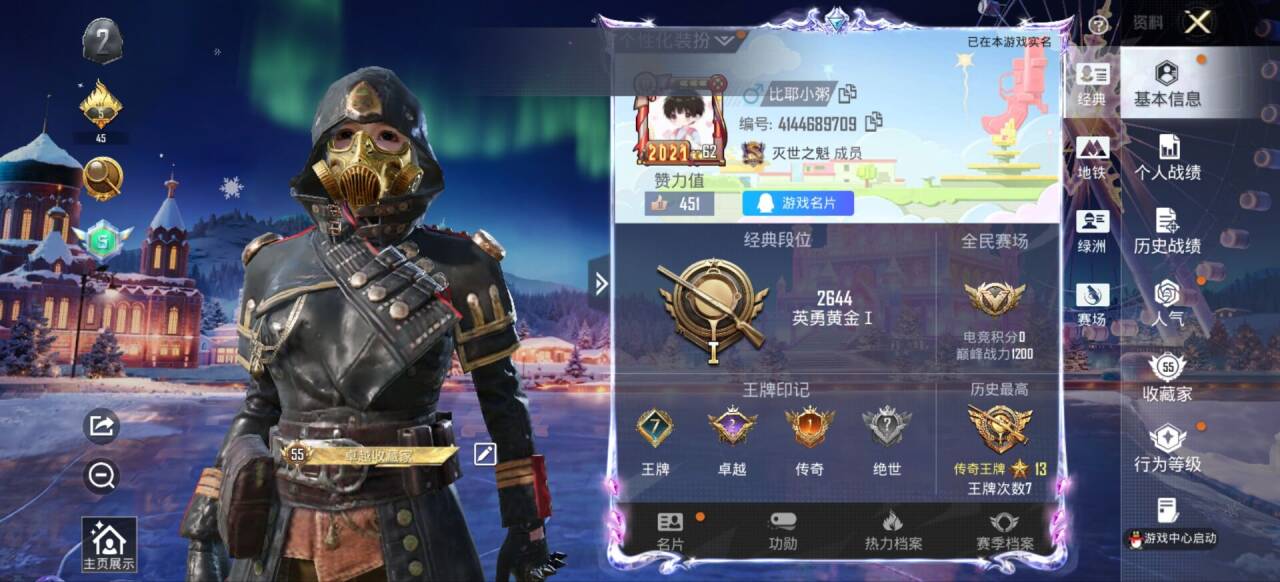Open the 热力档案 heat archive tab
The image size is (1280, 582).
pos(893,532)
